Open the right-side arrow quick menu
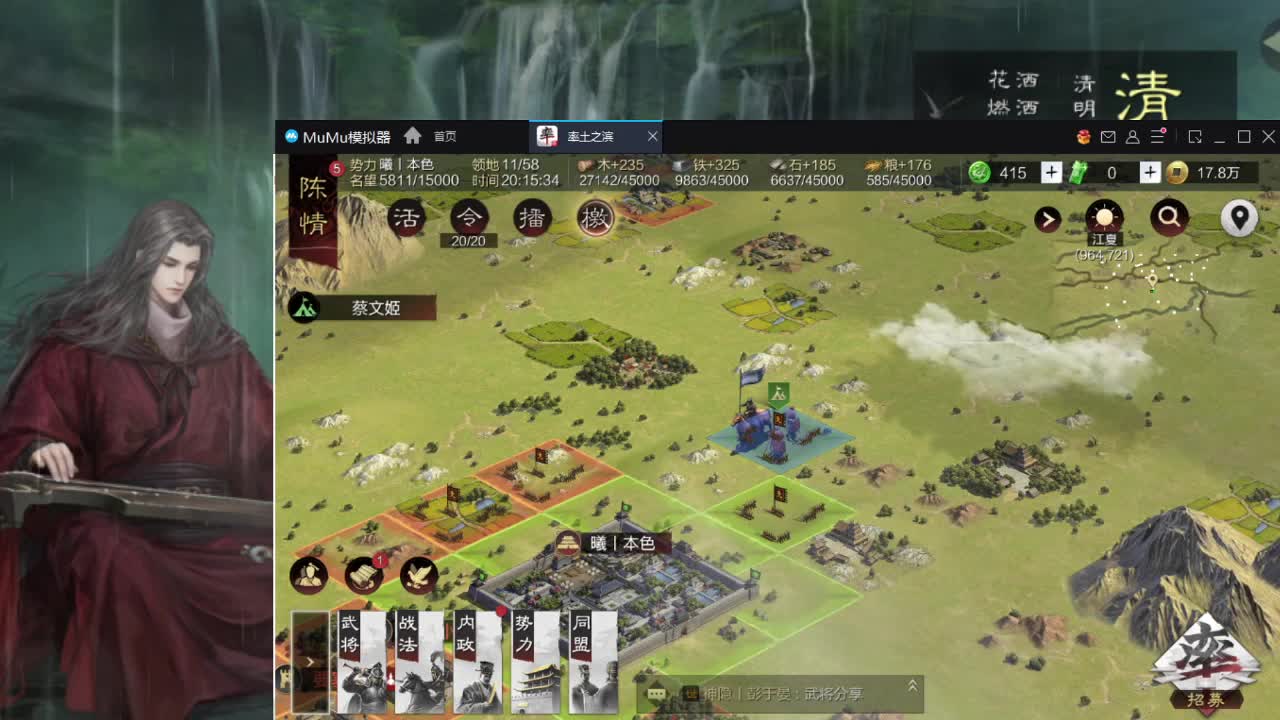 1048,219
